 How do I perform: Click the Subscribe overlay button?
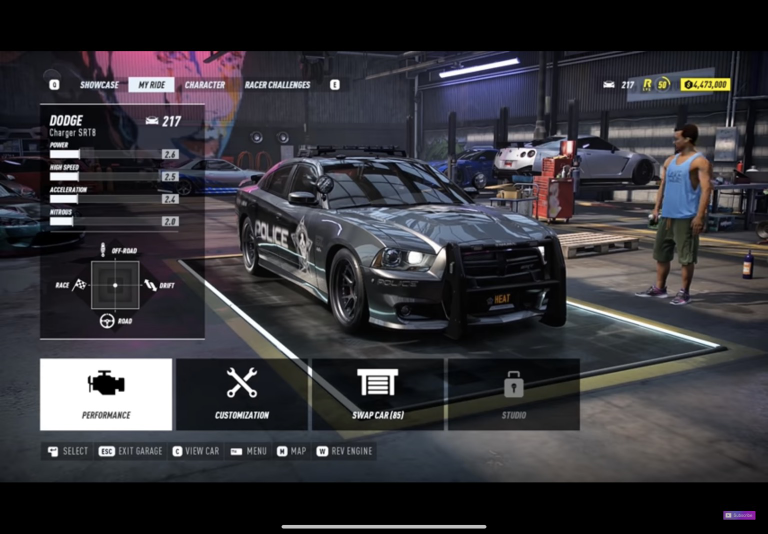pyautogui.click(x=739, y=515)
